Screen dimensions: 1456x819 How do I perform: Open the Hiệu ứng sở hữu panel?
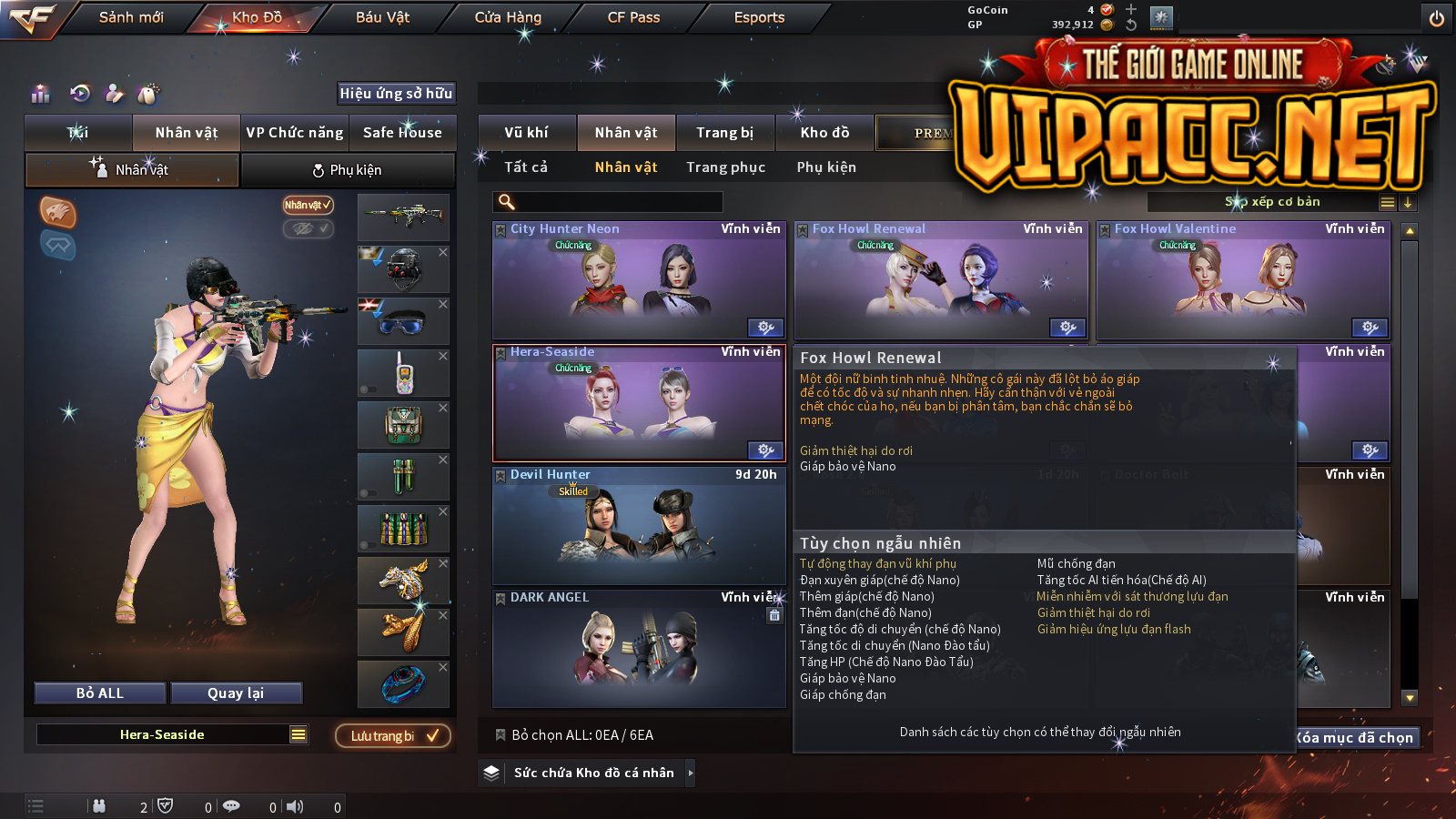point(396,93)
